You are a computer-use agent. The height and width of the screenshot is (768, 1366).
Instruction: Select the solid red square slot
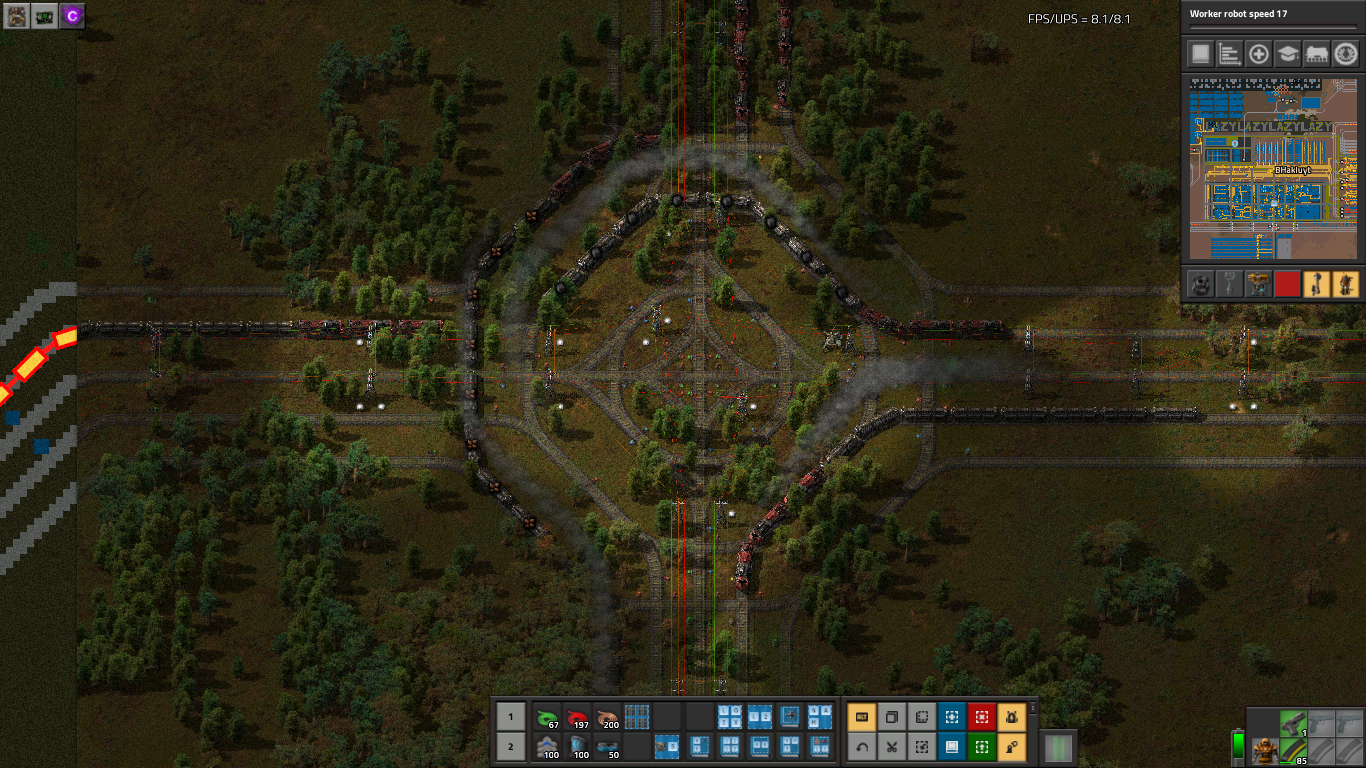pos(1287,284)
